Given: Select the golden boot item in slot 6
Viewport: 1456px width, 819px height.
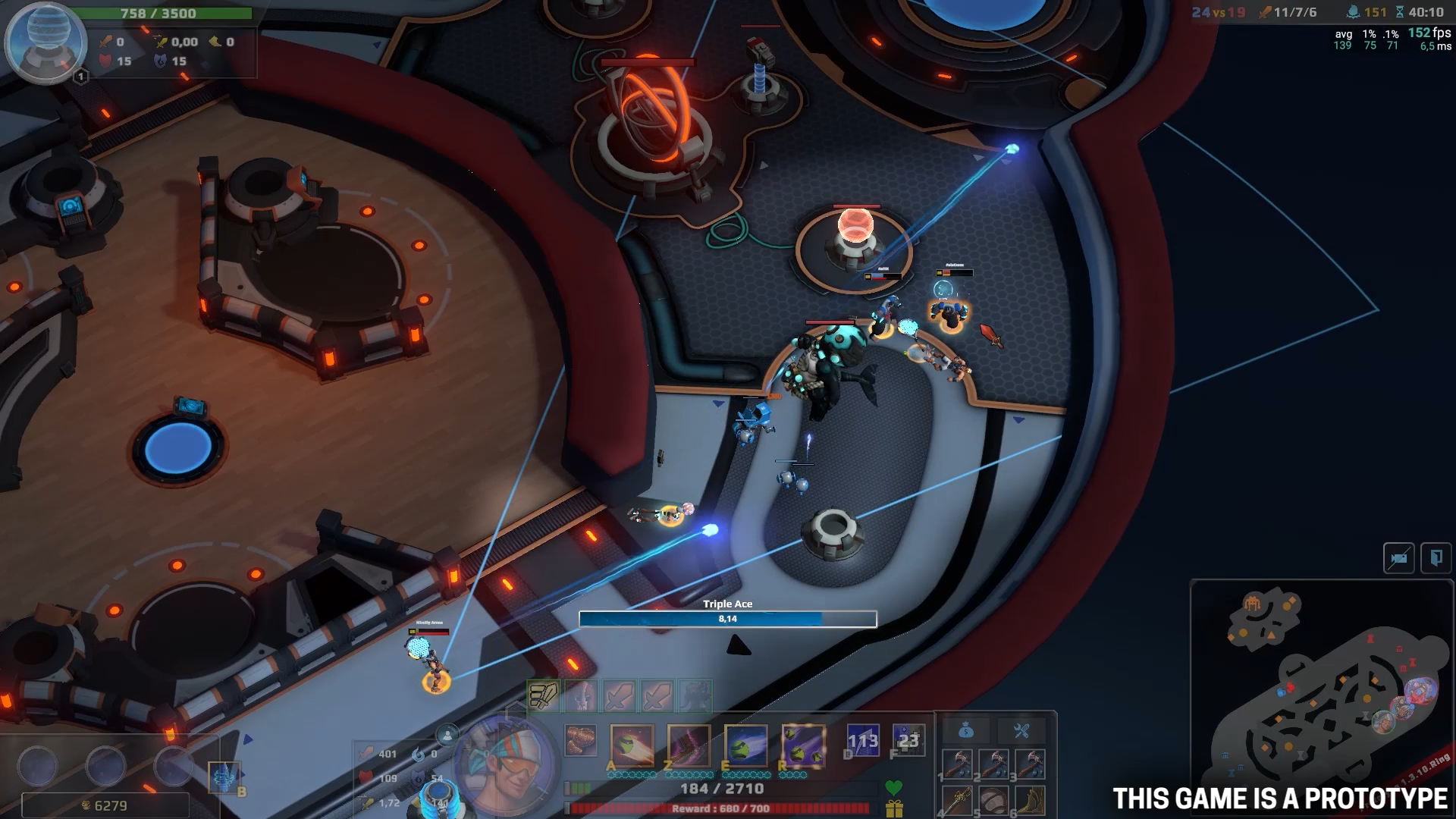Looking at the screenshot, I should point(1029,800).
